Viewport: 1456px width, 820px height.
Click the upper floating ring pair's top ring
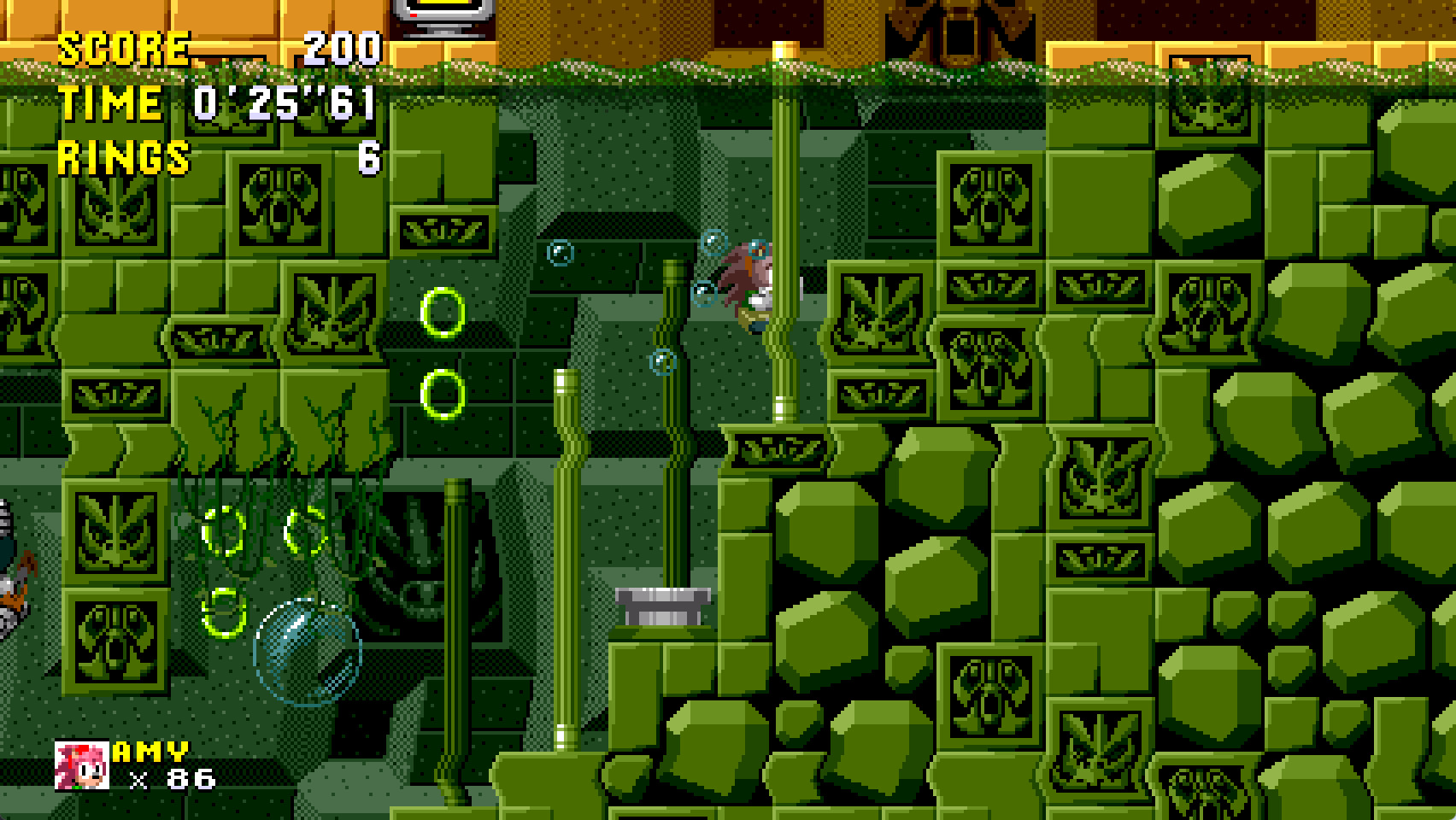[443, 313]
